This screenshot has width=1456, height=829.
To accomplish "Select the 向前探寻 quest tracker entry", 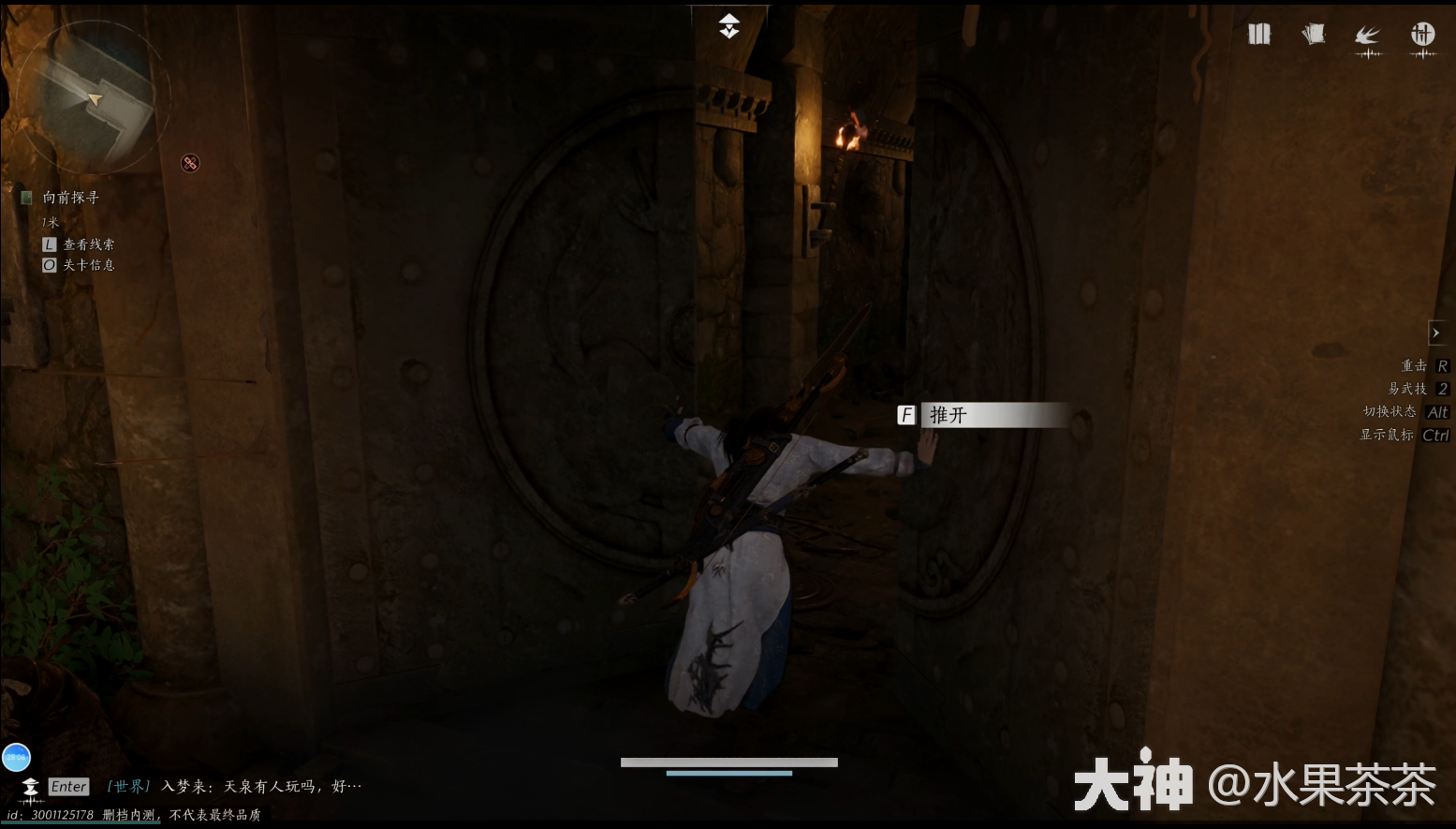I will tap(70, 198).
